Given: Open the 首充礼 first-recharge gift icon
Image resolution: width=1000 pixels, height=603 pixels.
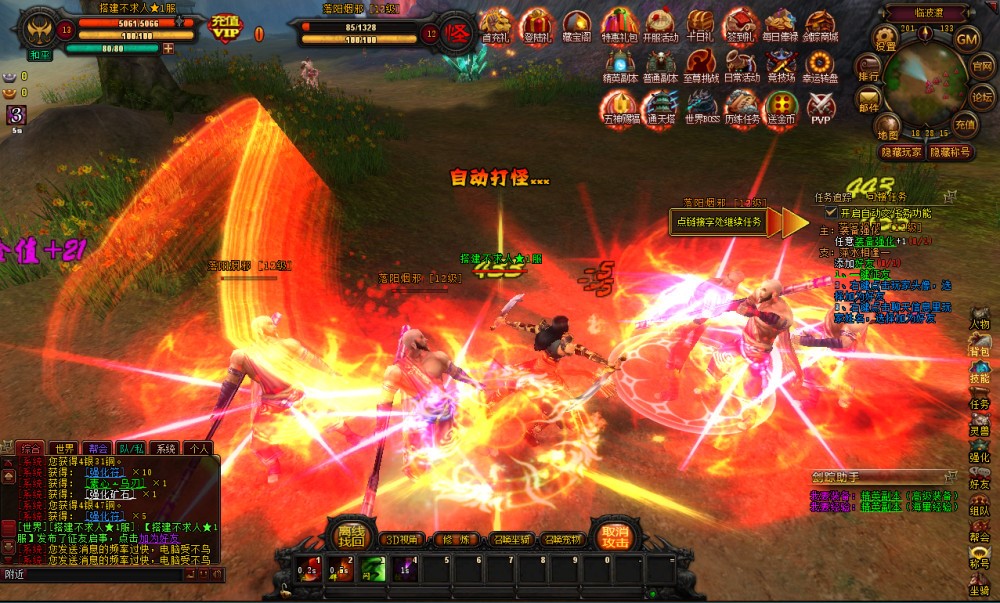Looking at the screenshot, I should point(496,25).
